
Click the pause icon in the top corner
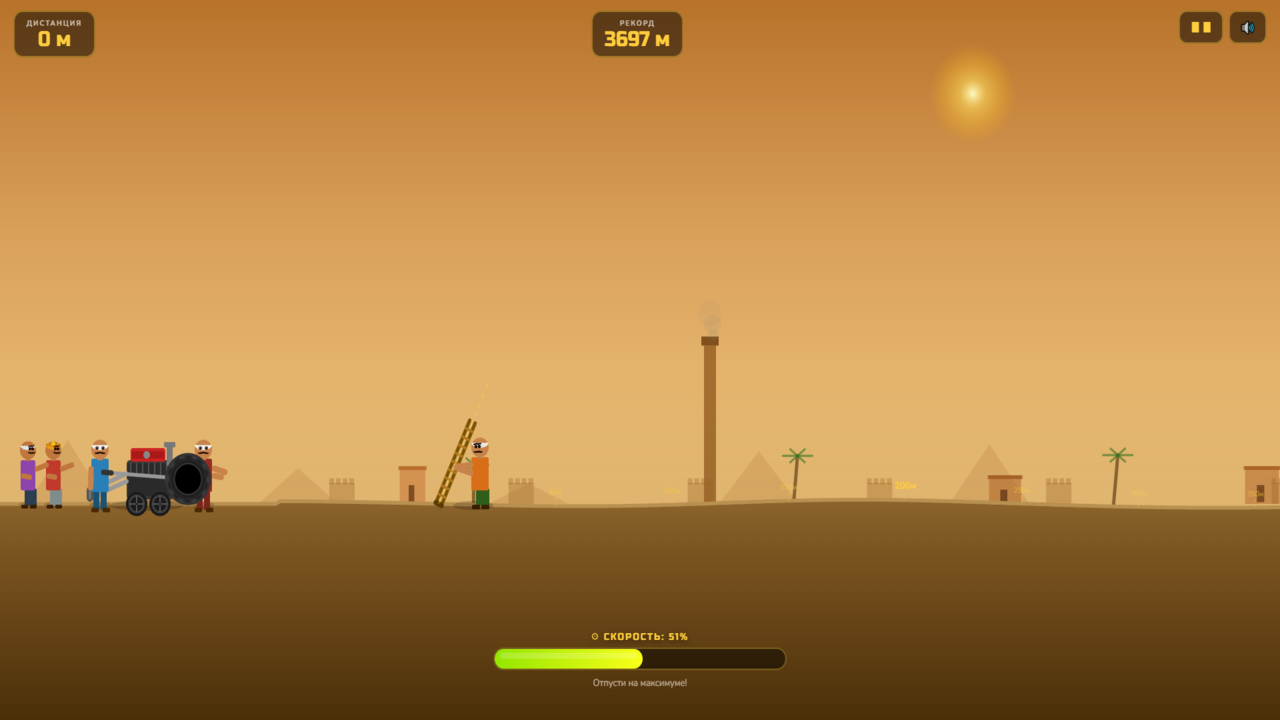tap(1200, 27)
